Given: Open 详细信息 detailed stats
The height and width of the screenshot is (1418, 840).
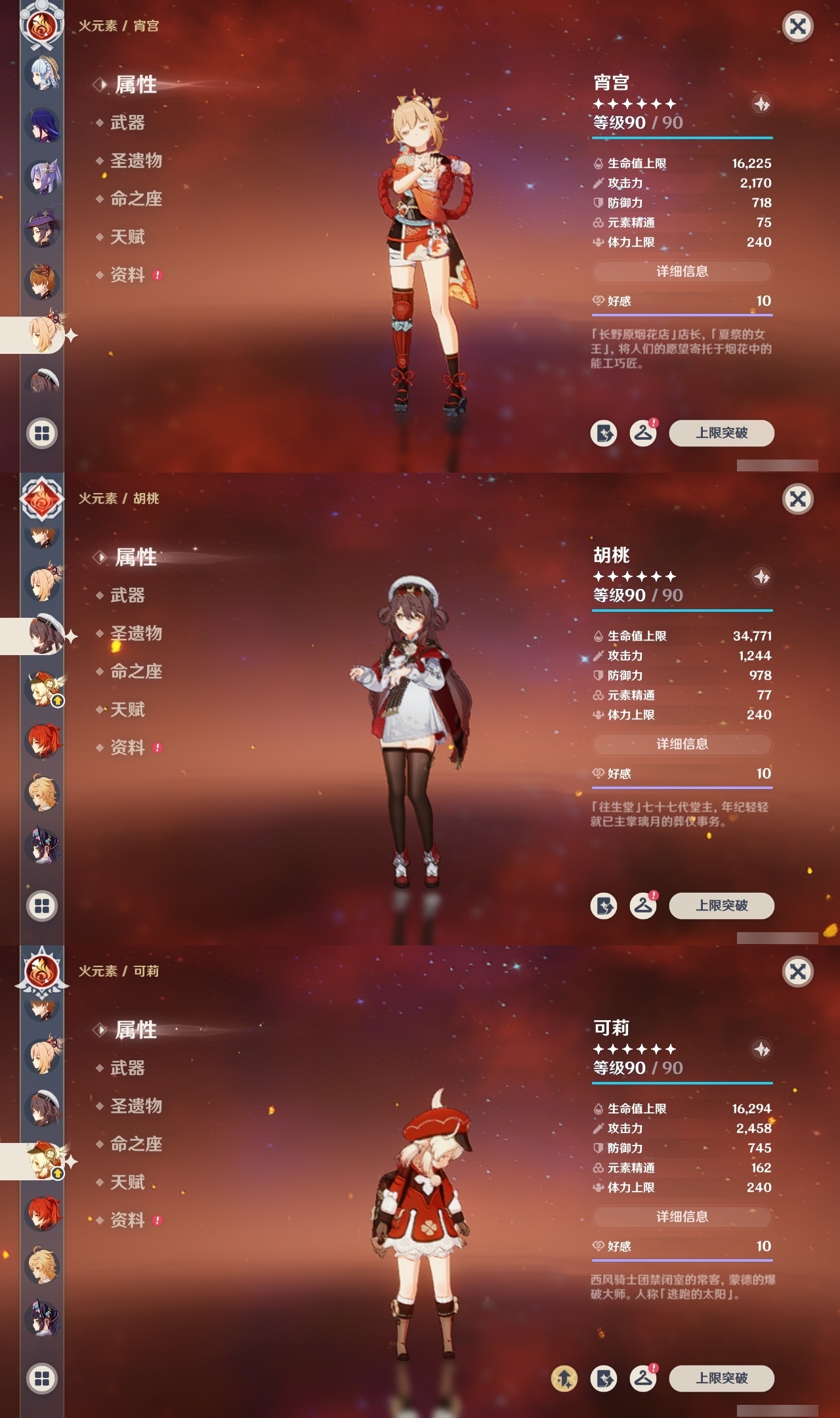Looking at the screenshot, I should (682, 272).
